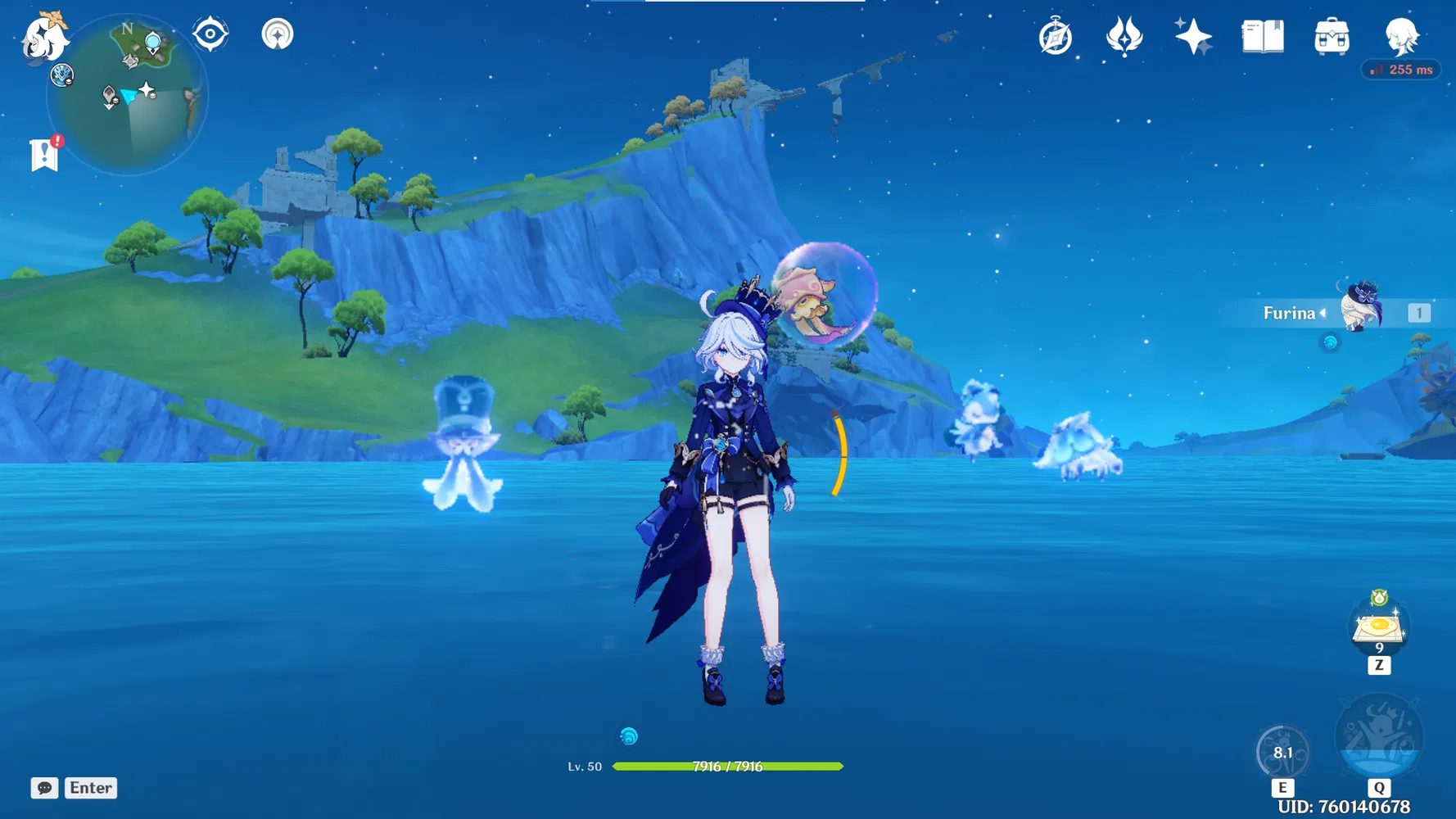The width and height of the screenshot is (1456, 819).
Task: Switch to party slot 1
Action: [1418, 312]
